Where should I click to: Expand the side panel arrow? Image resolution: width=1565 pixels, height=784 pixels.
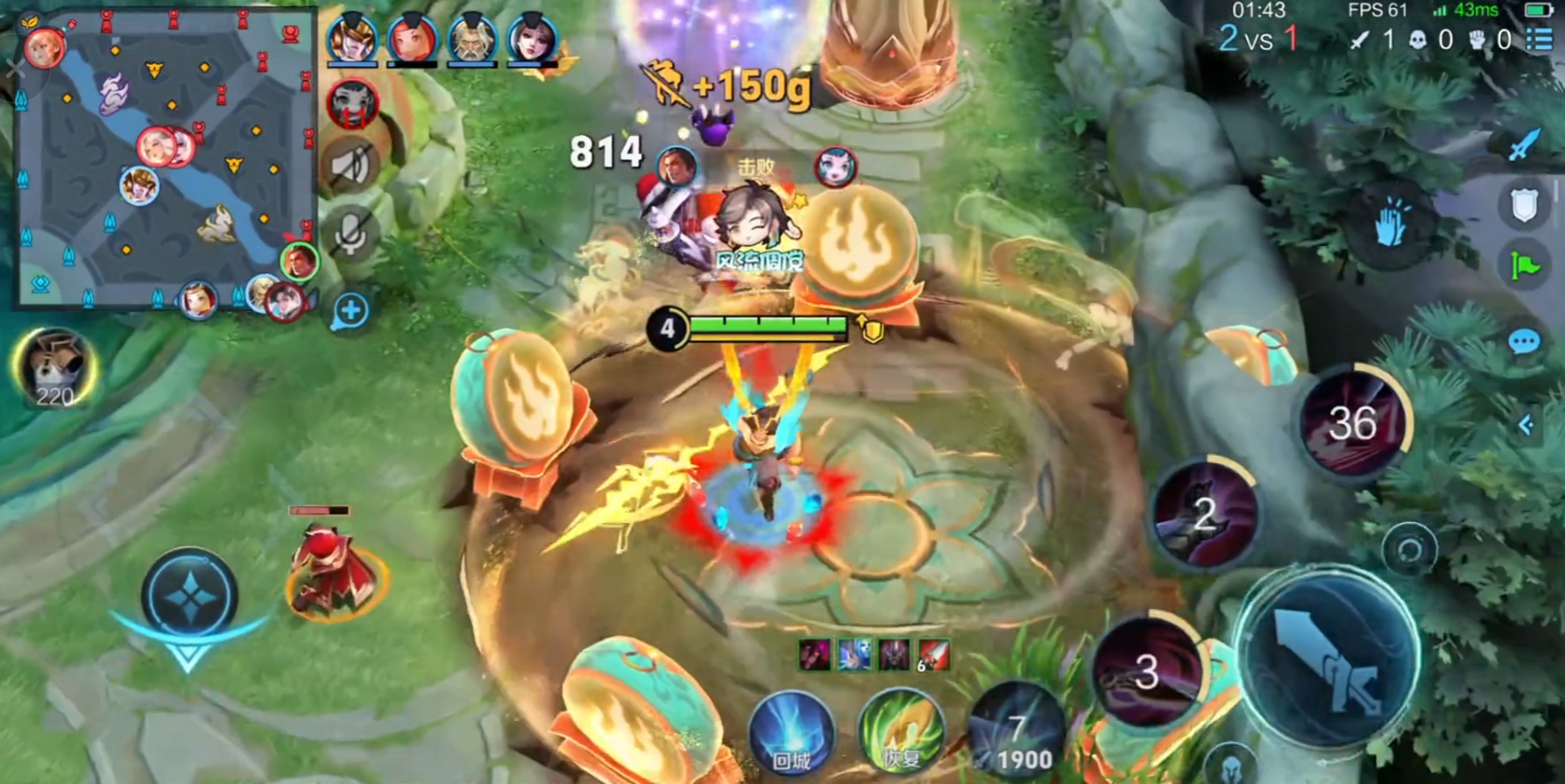click(x=1526, y=425)
